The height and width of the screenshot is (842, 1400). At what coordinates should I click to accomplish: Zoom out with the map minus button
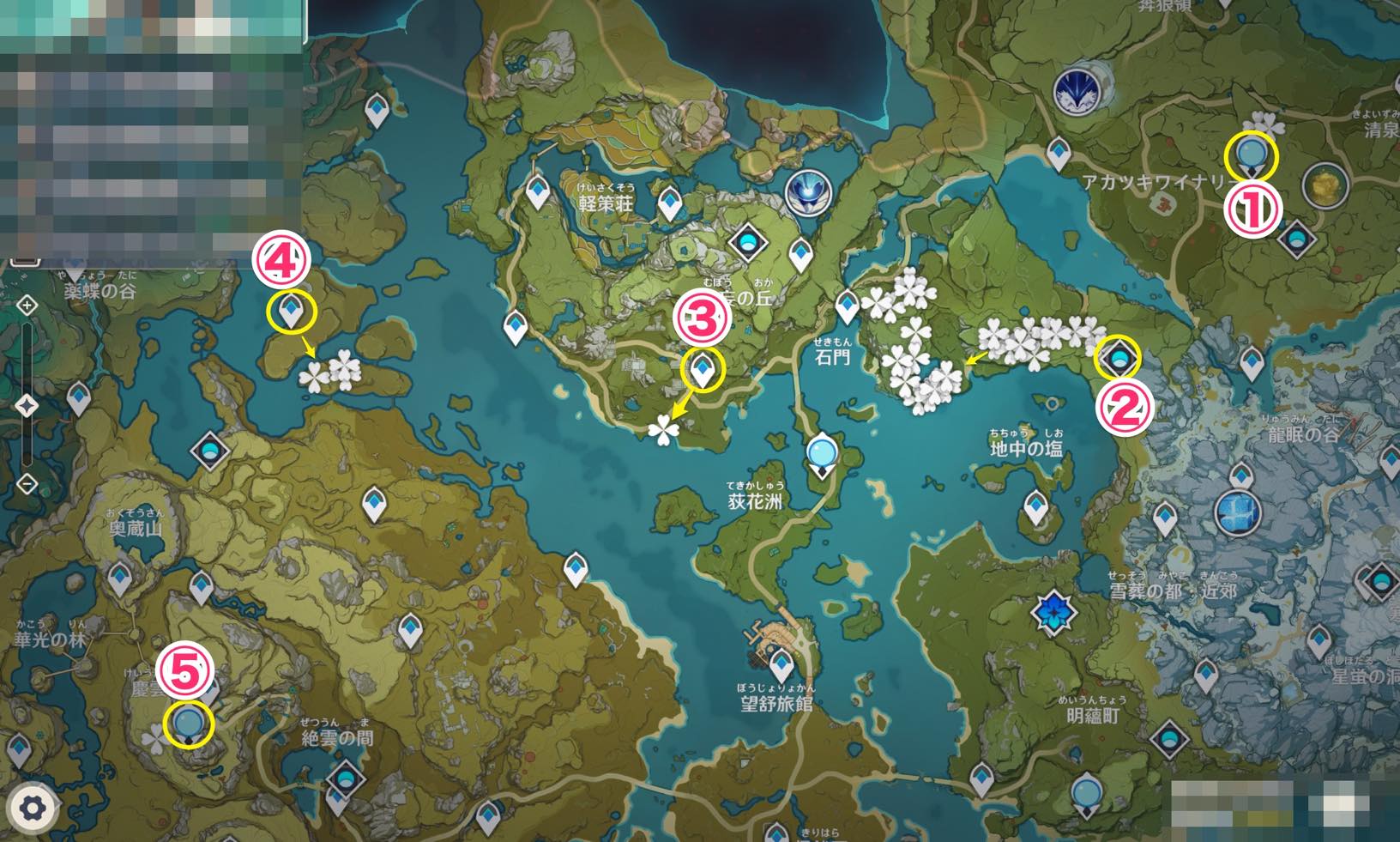(x=27, y=483)
